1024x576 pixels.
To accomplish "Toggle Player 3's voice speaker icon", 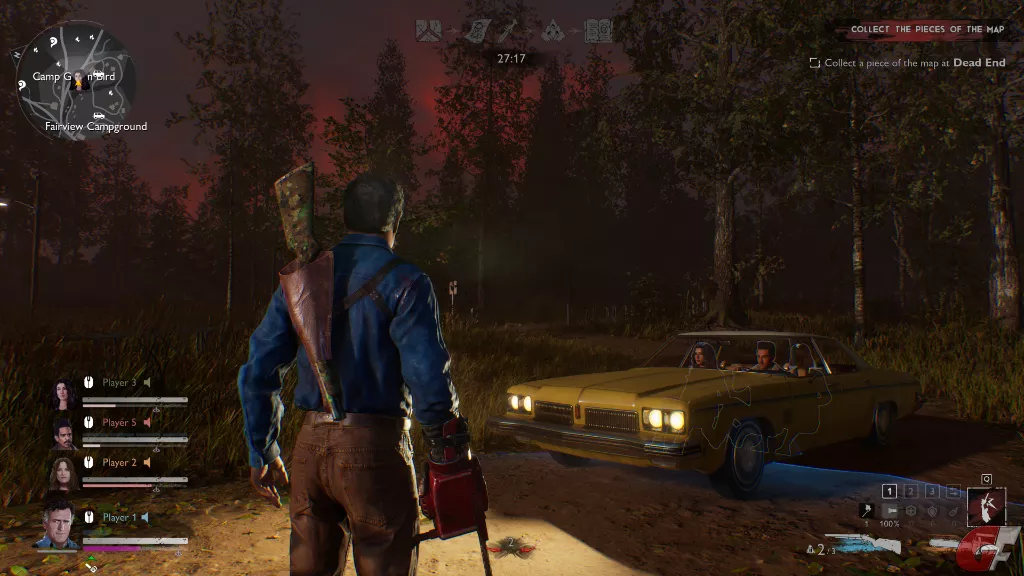I will tap(147, 382).
